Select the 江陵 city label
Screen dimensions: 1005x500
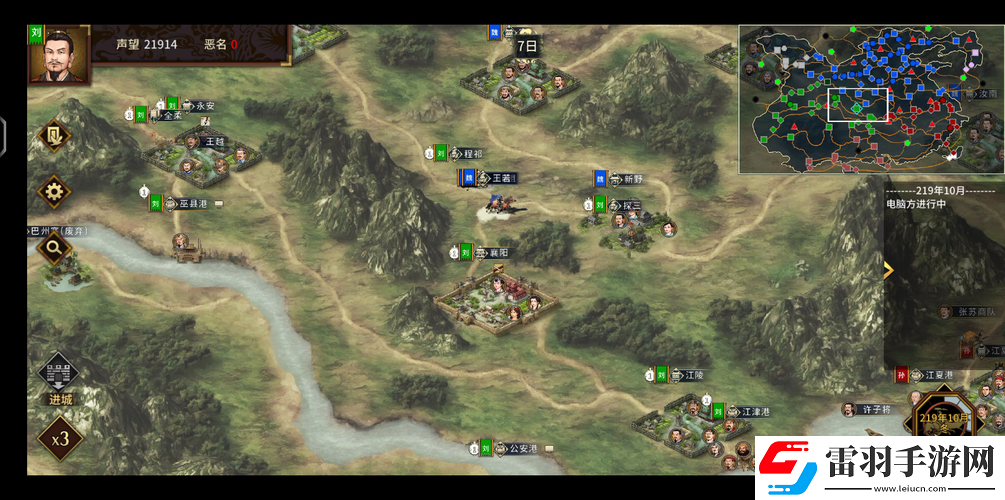pos(694,375)
